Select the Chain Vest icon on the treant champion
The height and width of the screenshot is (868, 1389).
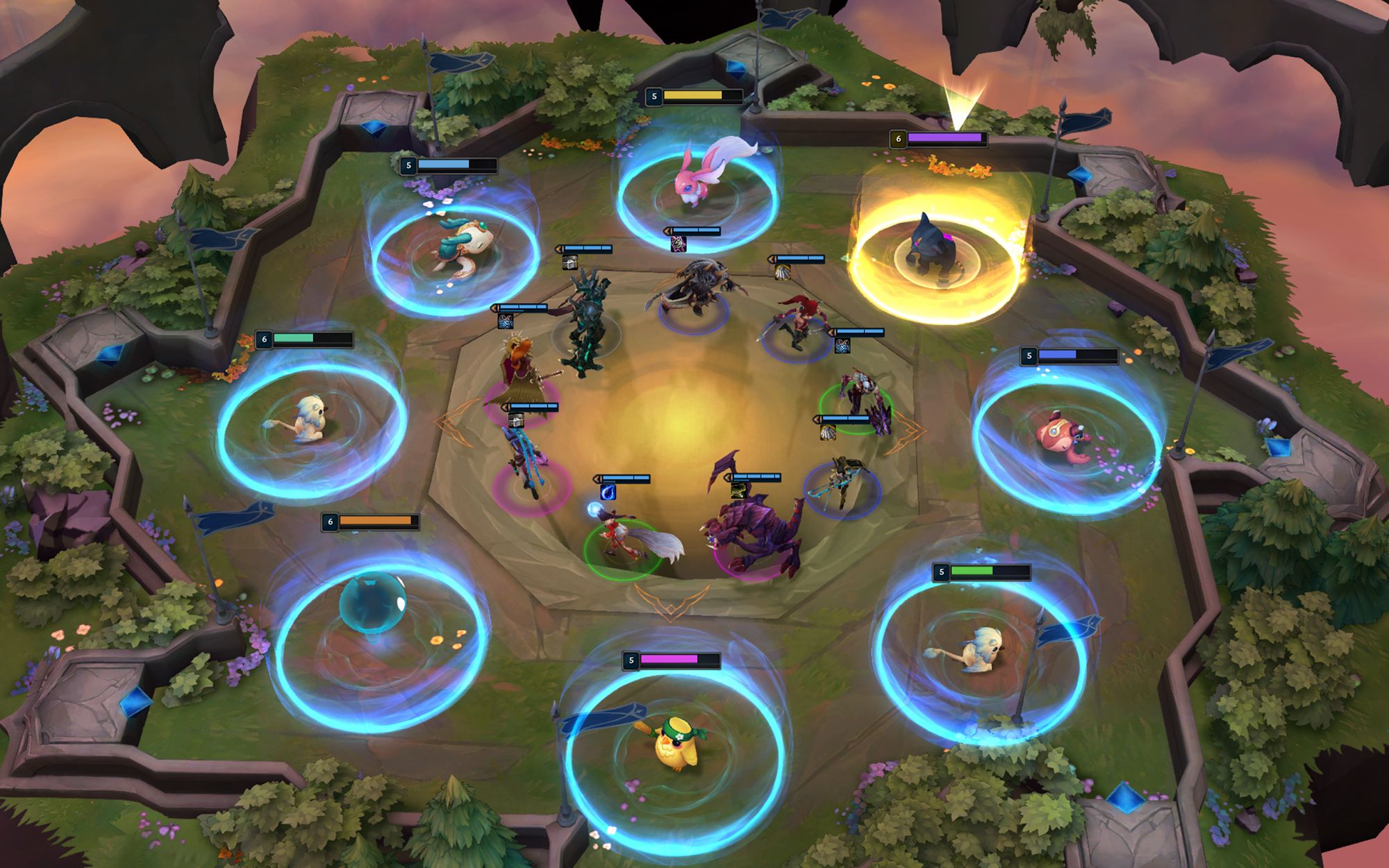[x=569, y=262]
